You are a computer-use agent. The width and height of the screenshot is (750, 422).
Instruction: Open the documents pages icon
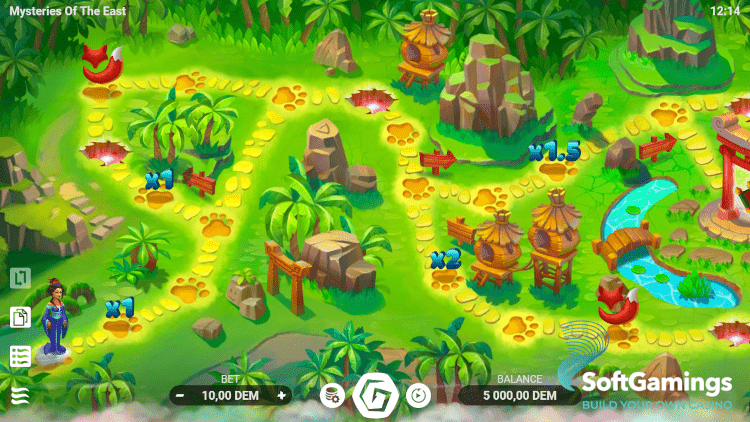(20, 318)
